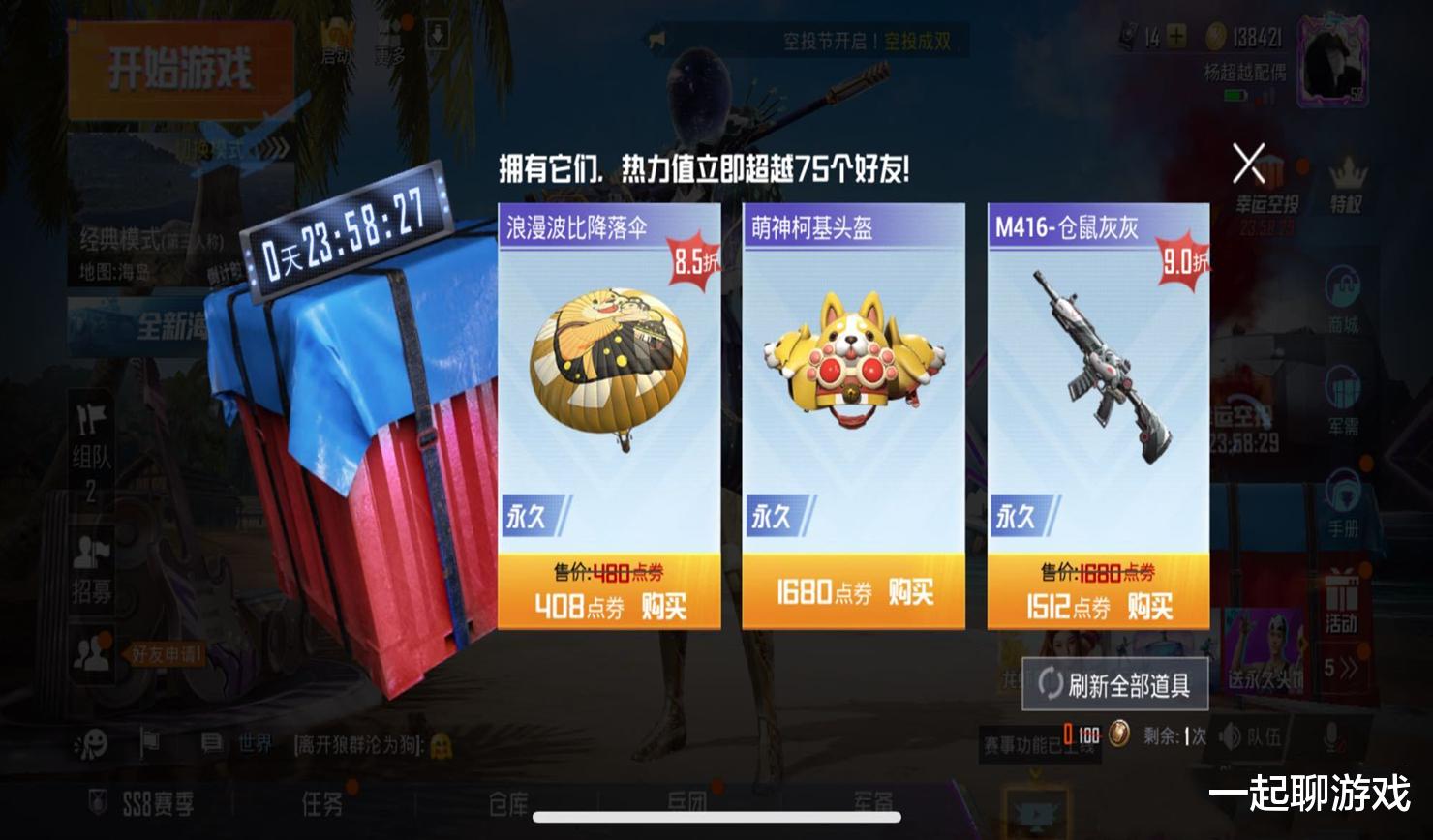This screenshot has width=1433, height=840.
Task: Toggle the microphone at bottom right
Action: (1331, 735)
